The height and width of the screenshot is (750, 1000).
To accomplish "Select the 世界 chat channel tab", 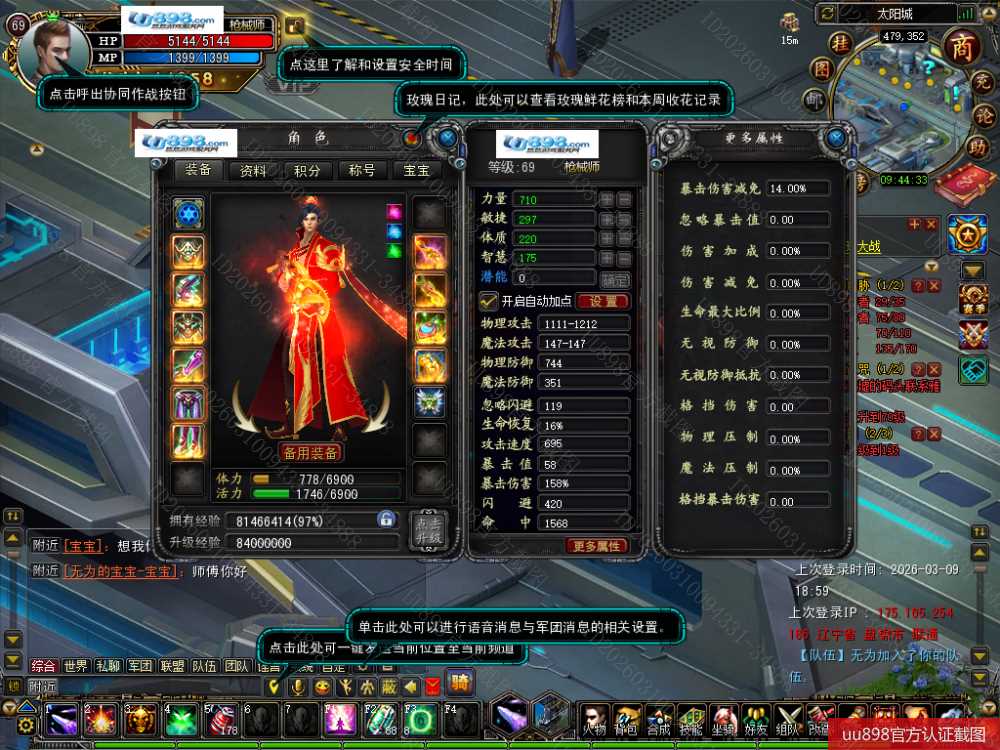I will pyautogui.click(x=75, y=666).
